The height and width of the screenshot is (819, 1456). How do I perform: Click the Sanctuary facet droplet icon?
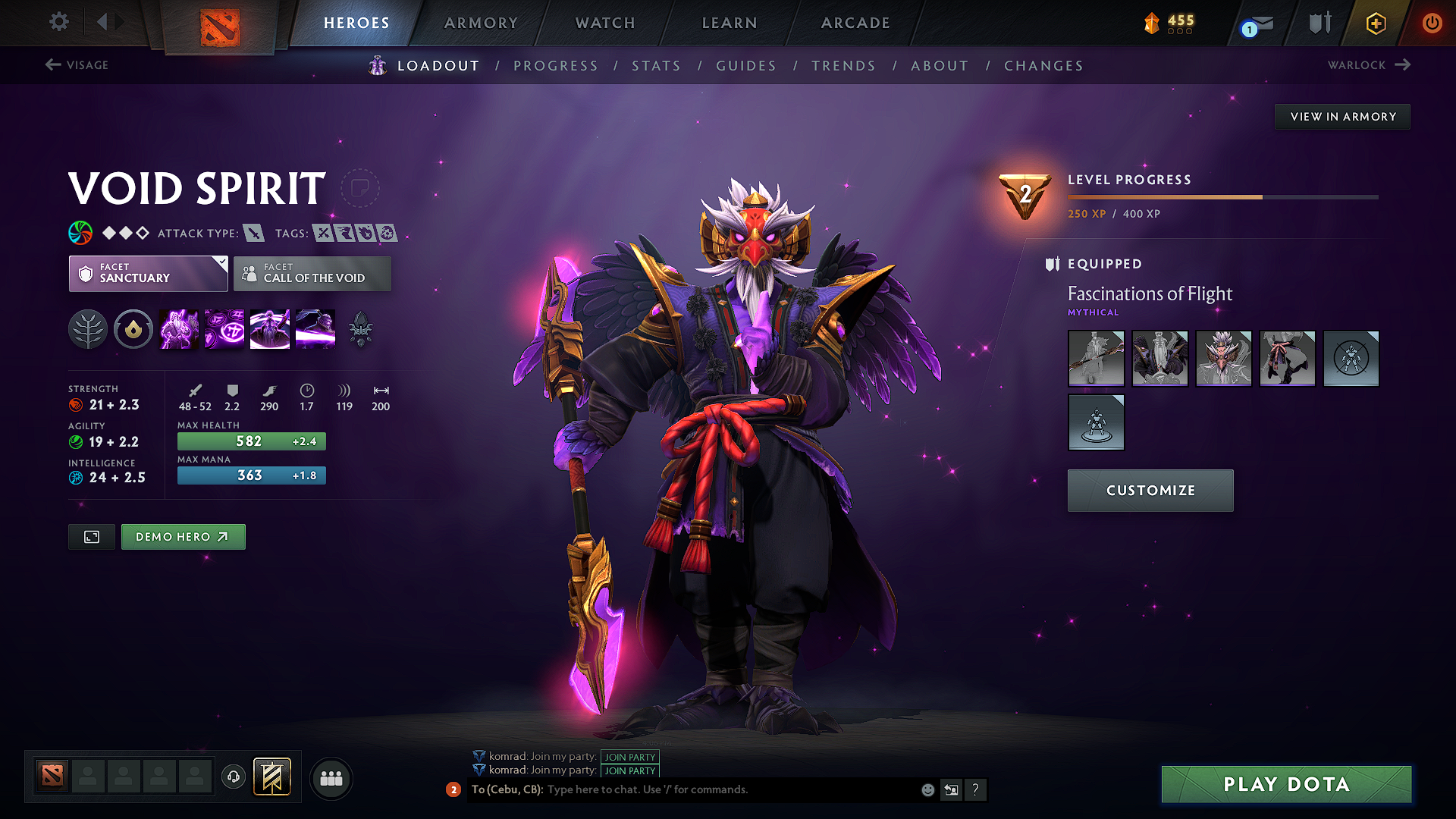(133, 328)
